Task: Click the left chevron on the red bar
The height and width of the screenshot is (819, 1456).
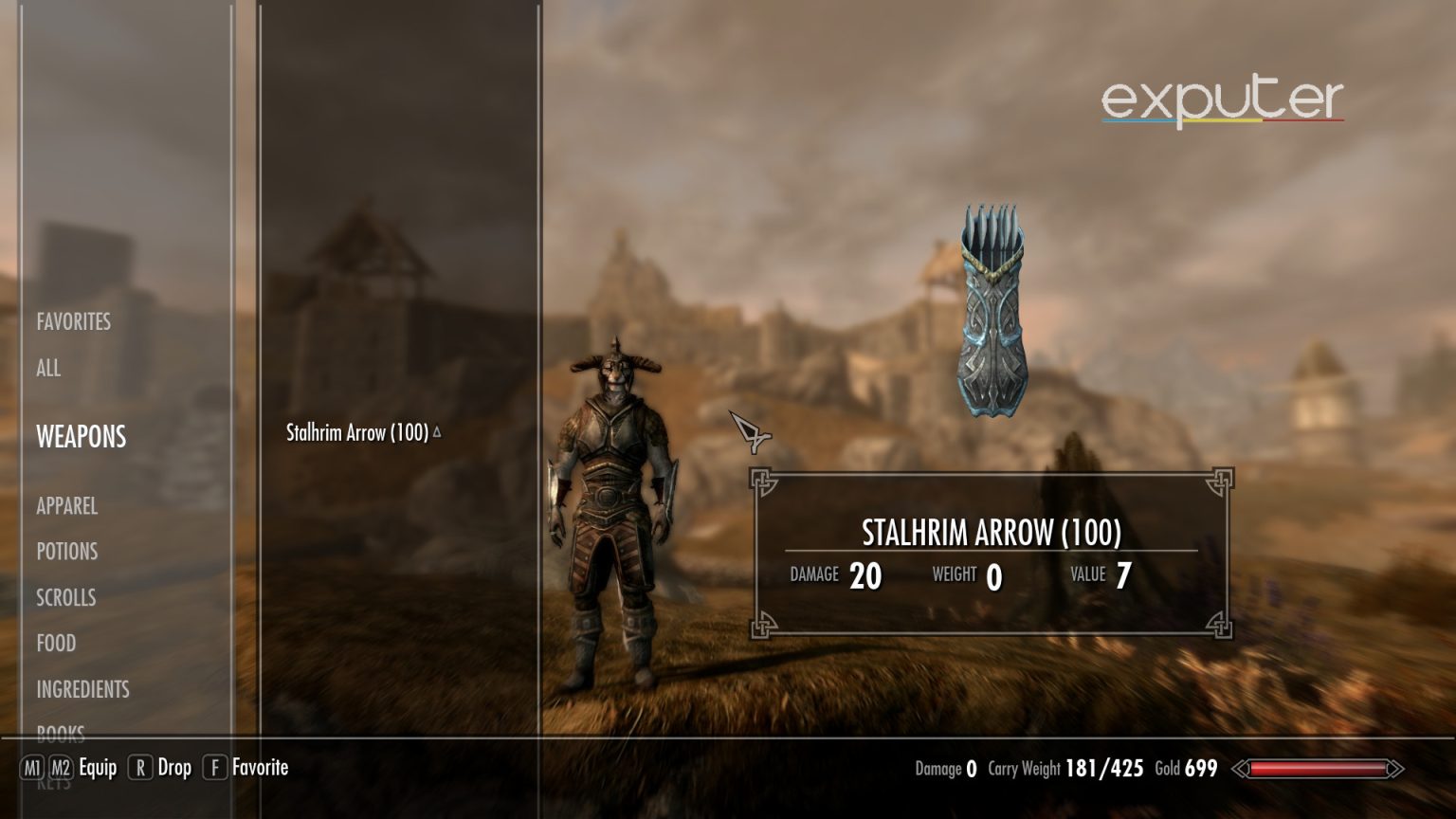Action: pos(1238,769)
